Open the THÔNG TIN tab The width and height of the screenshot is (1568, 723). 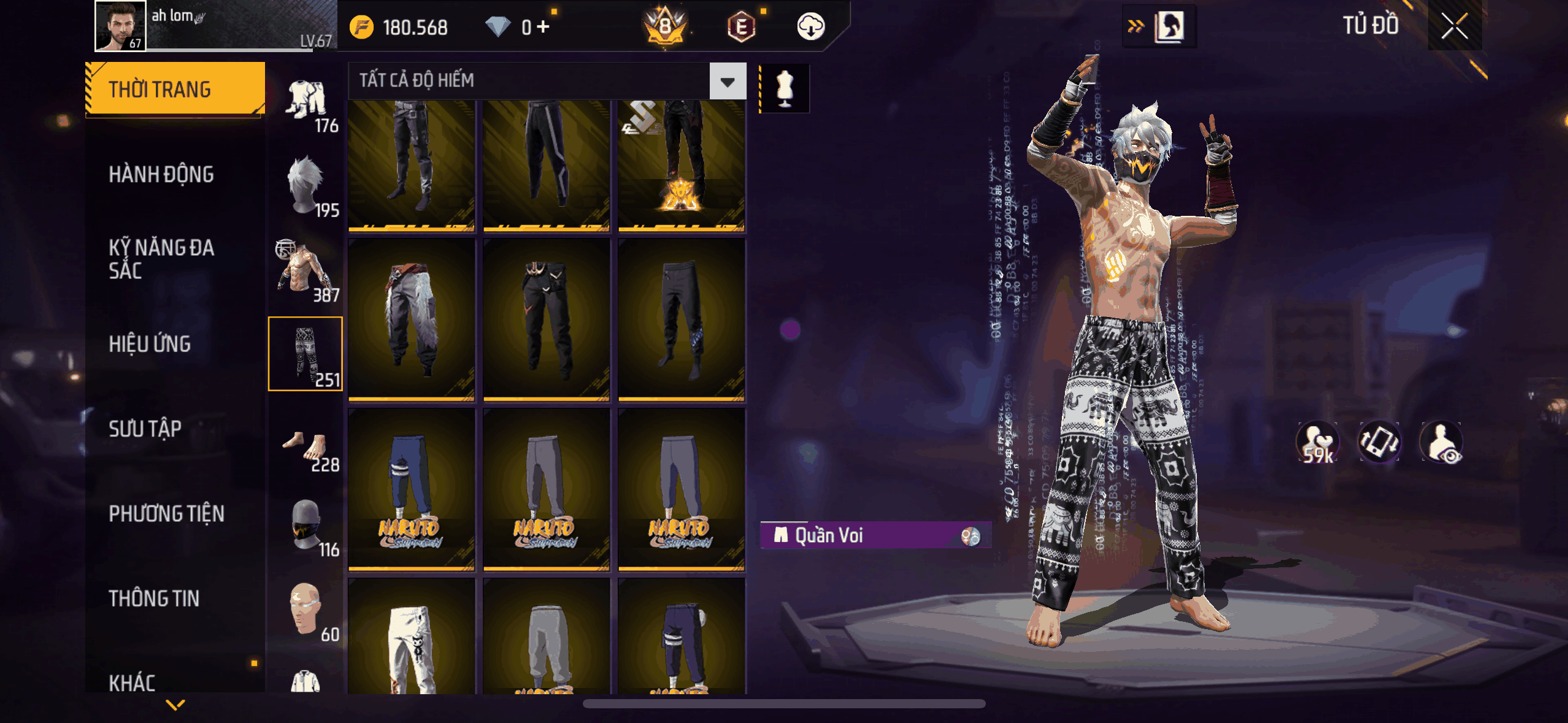154,599
